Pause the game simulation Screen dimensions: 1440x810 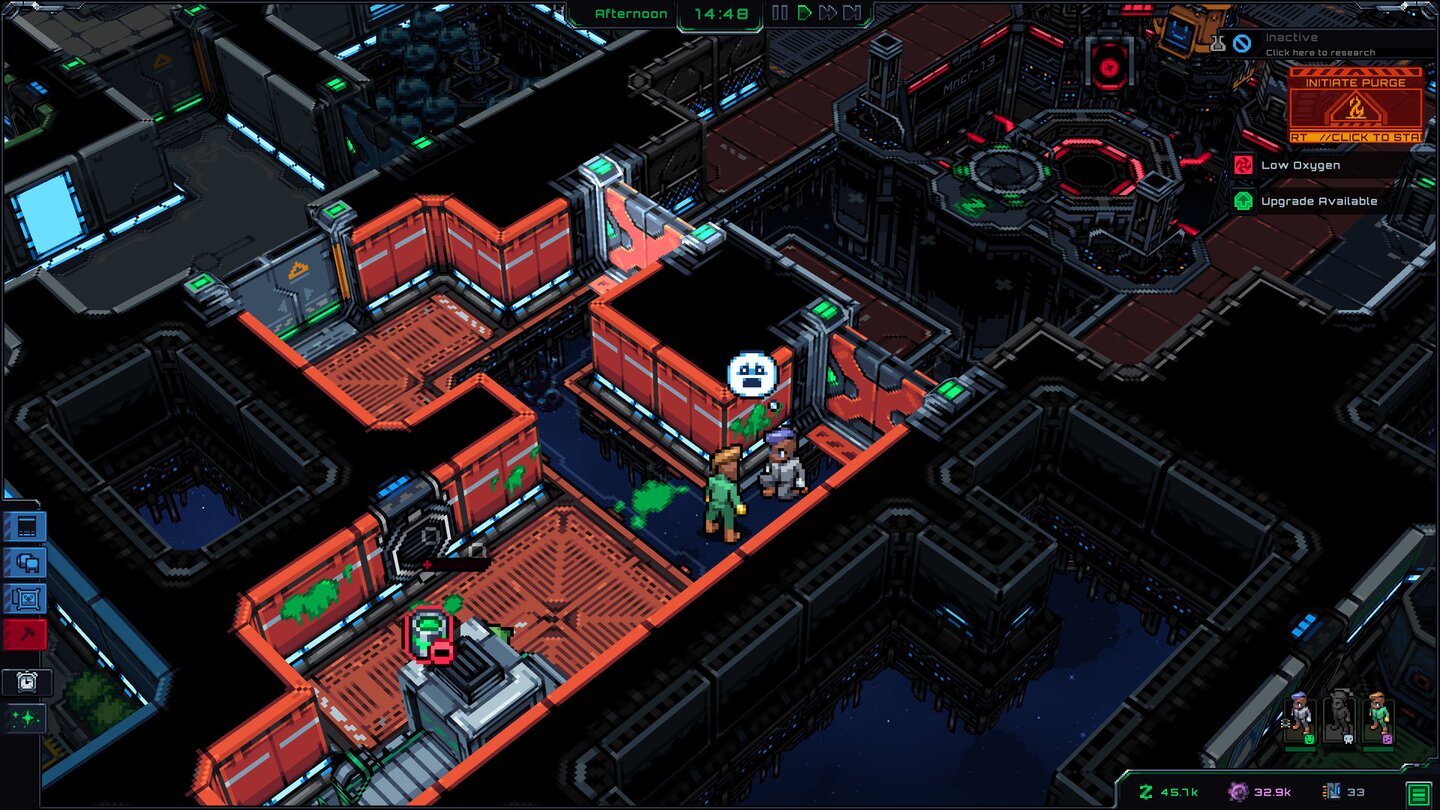click(x=779, y=12)
